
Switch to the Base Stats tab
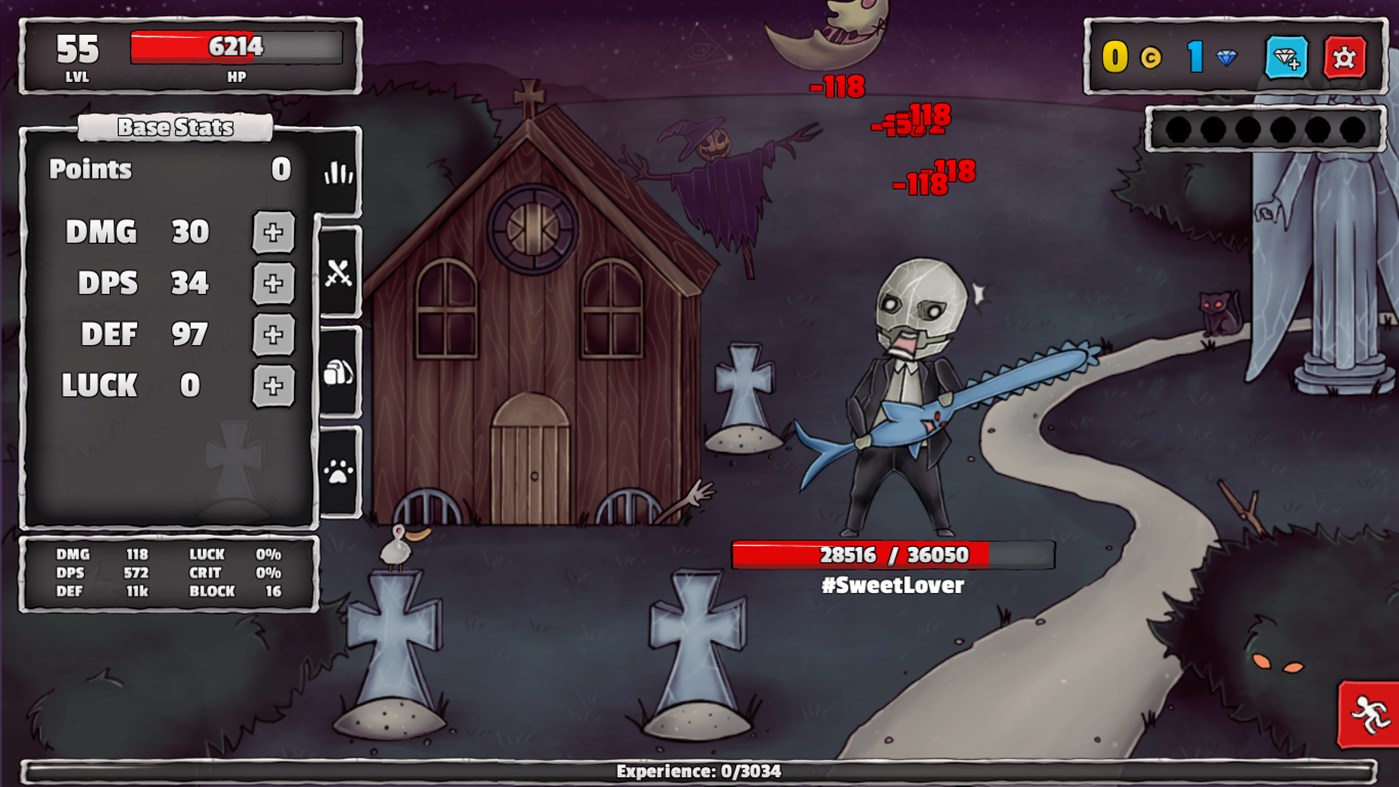coord(176,127)
